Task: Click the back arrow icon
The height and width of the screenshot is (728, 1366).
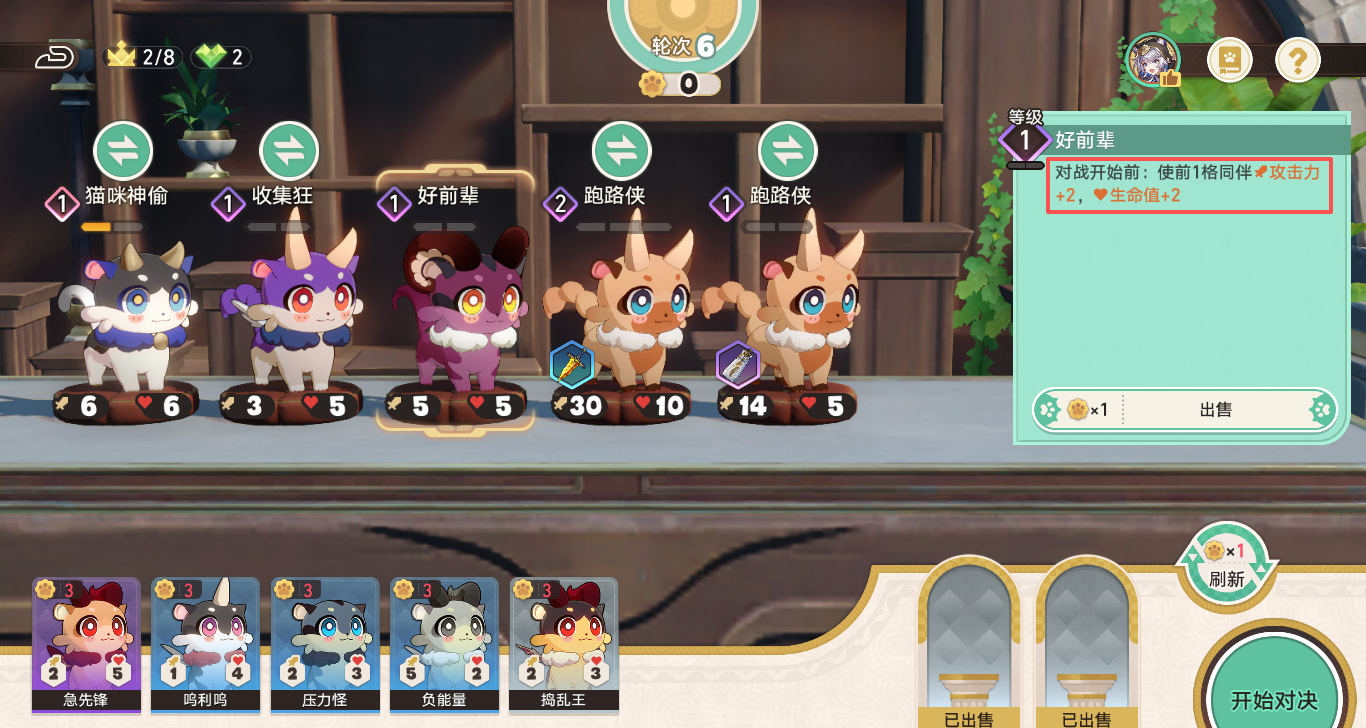Action: click(55, 57)
